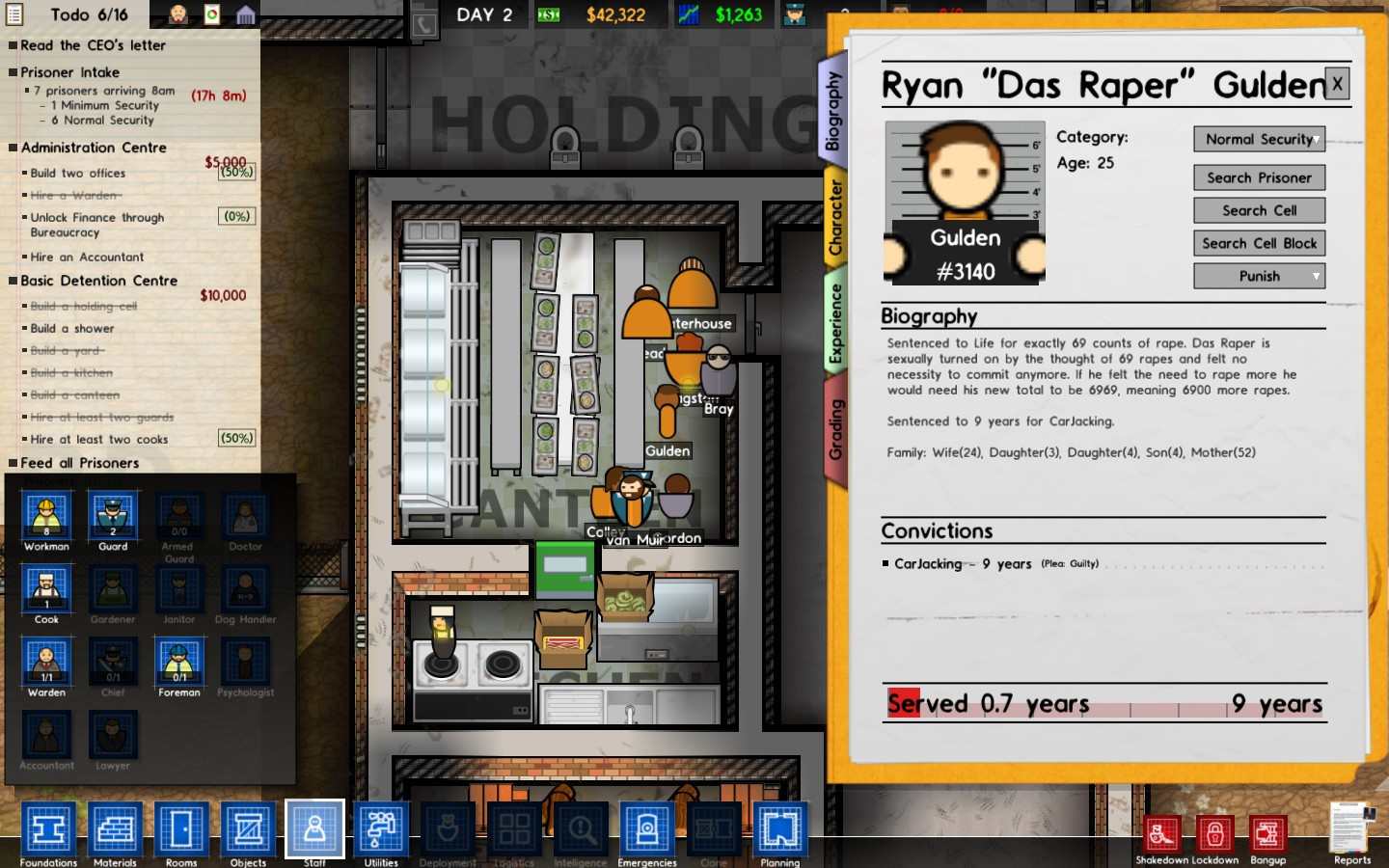Open the Objects menu
1389x868 pixels.
point(248,829)
